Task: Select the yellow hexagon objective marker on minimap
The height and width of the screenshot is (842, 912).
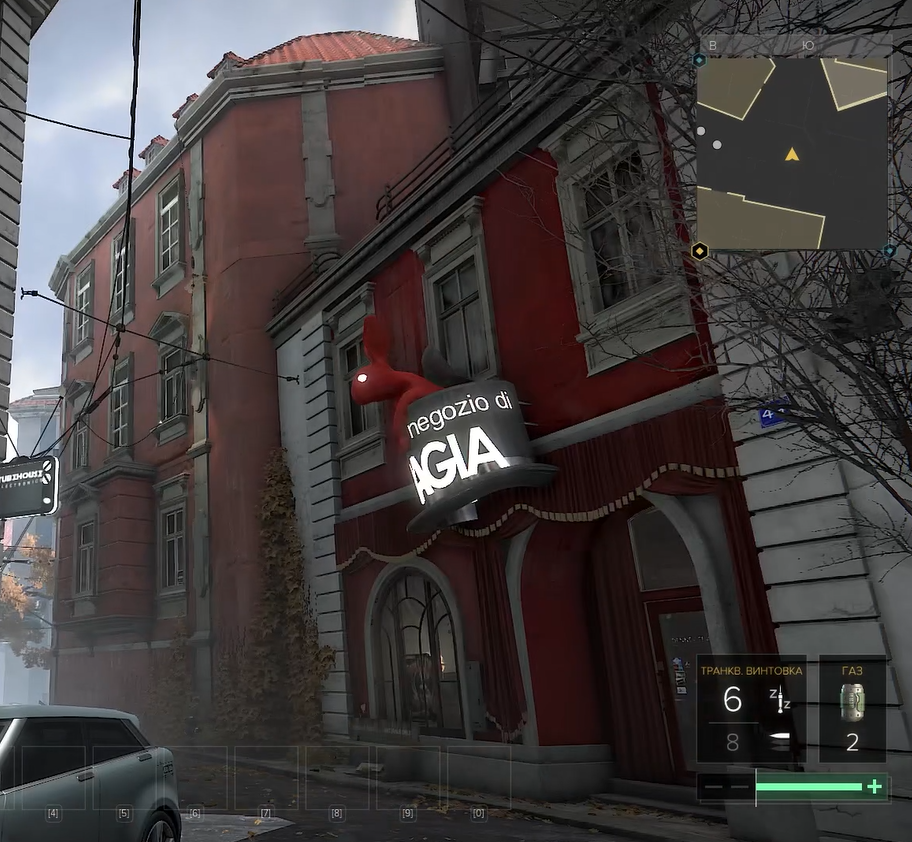Action: pyautogui.click(x=700, y=251)
